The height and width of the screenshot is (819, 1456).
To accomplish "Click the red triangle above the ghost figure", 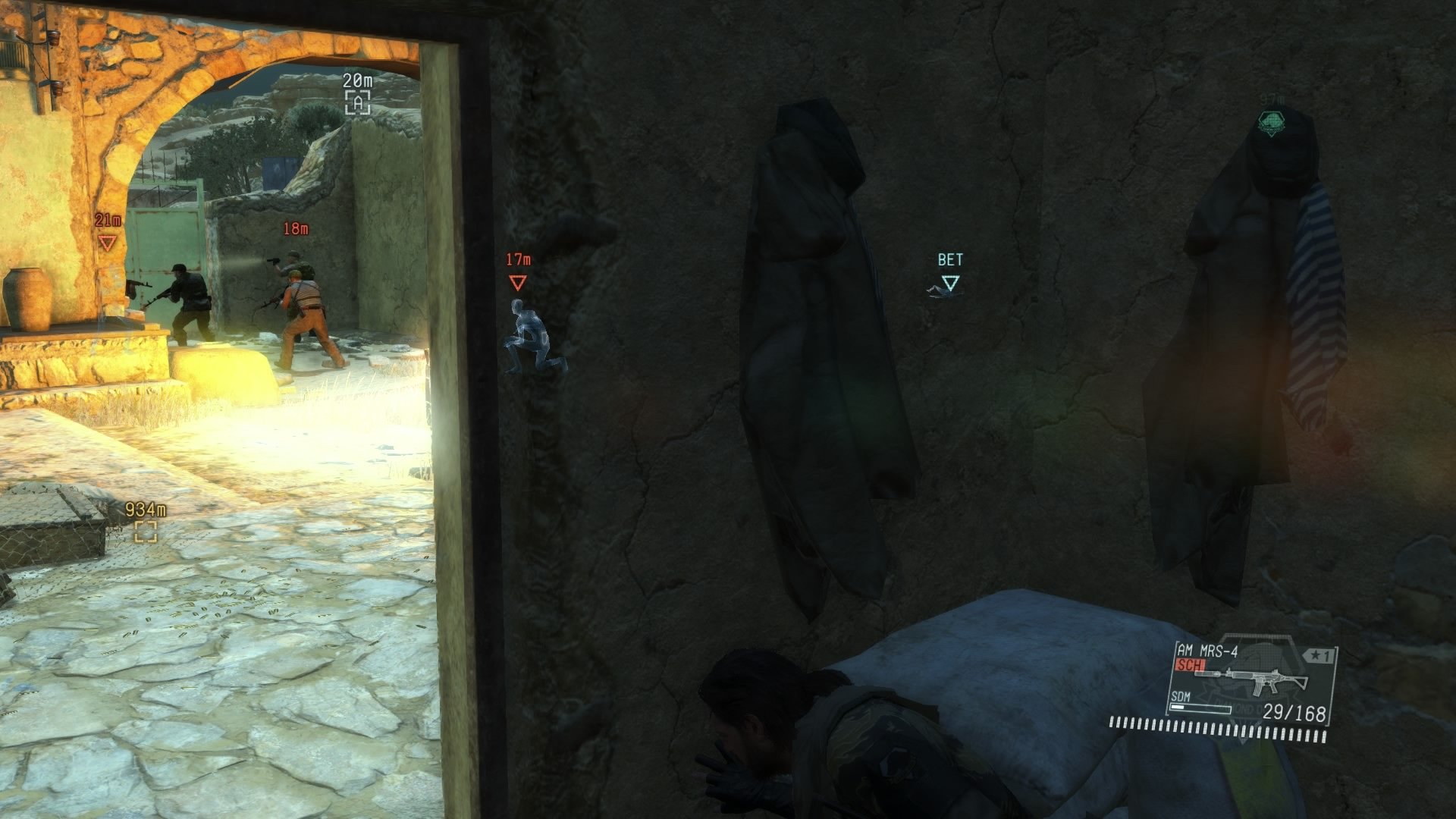I will (x=518, y=282).
